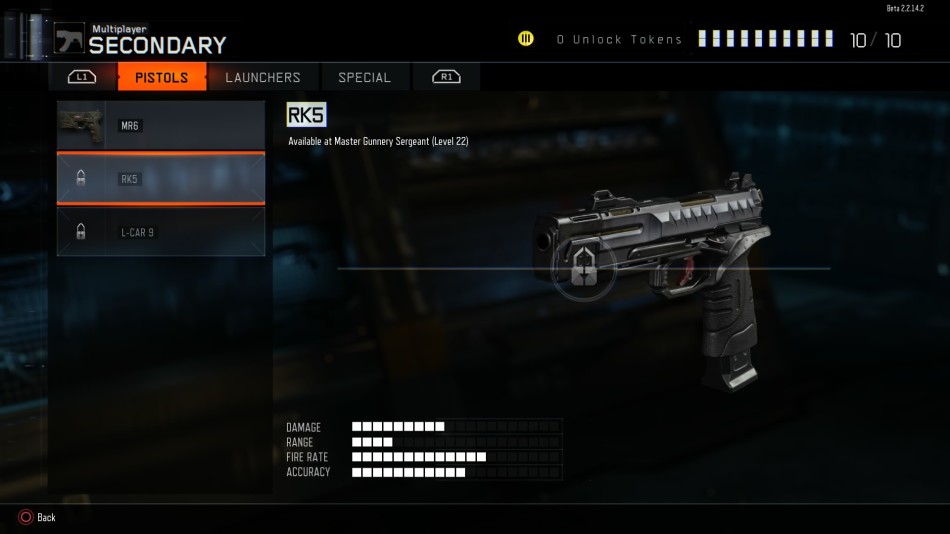The width and height of the screenshot is (950, 534).
Task: Choose the MR6 pistol
Action: (x=161, y=125)
